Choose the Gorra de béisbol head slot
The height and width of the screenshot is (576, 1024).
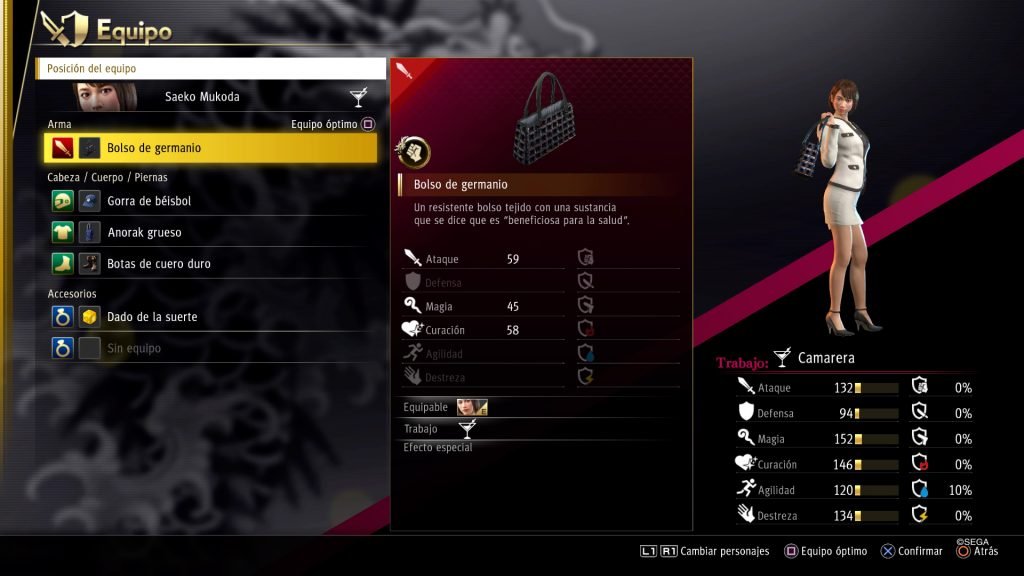(211, 201)
